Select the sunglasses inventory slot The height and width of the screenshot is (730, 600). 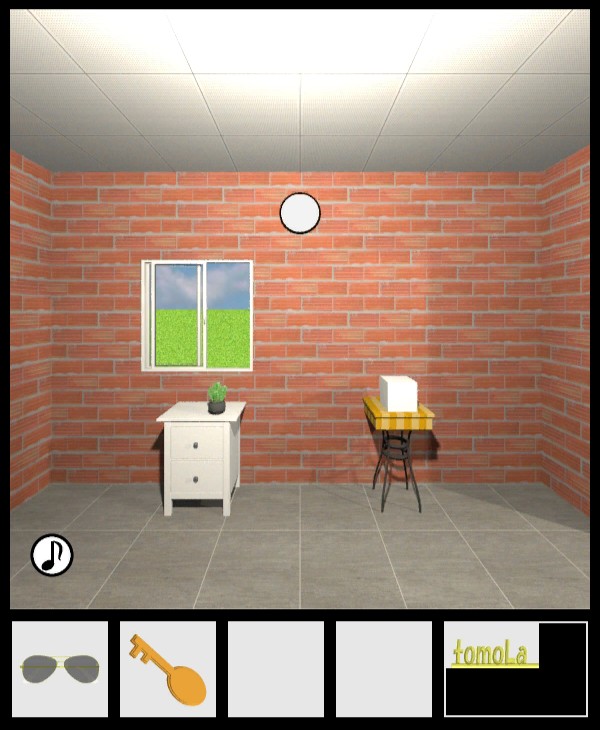coord(60,668)
